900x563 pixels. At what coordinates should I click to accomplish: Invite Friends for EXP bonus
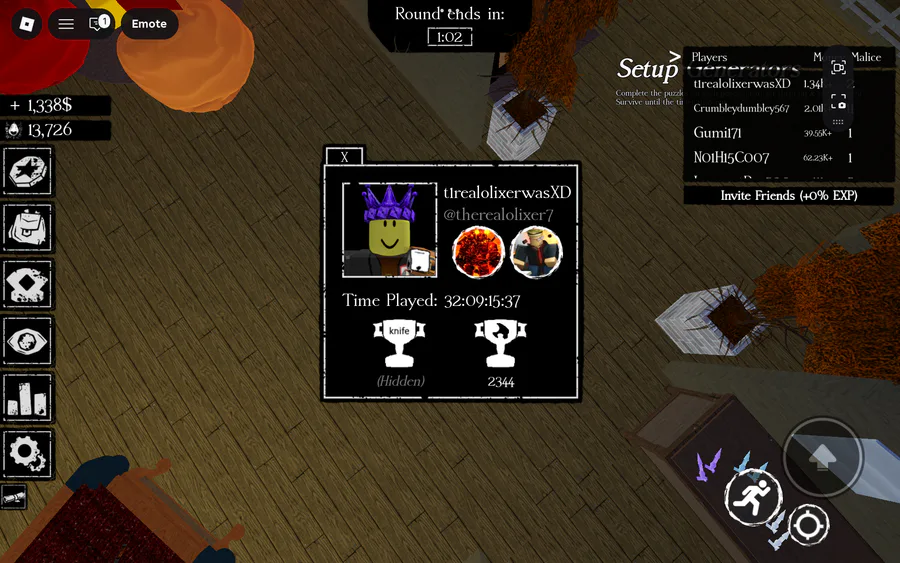point(789,196)
